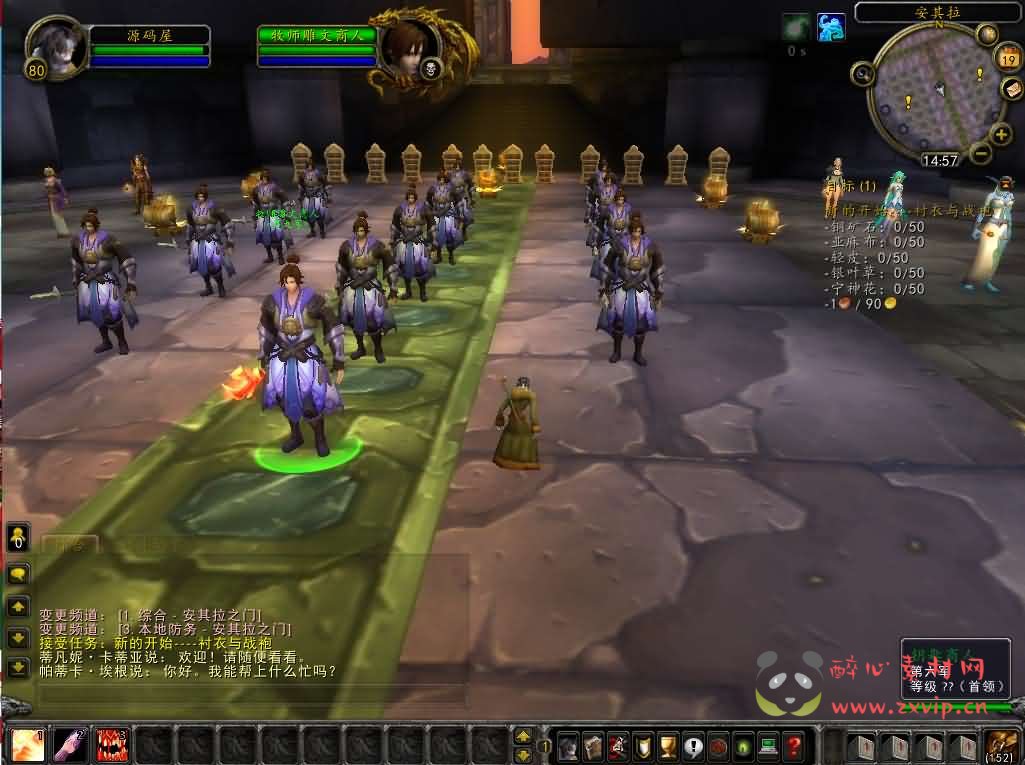Use the purple feather ability in slot 2
Screen dimensions: 1025x765
point(70,745)
